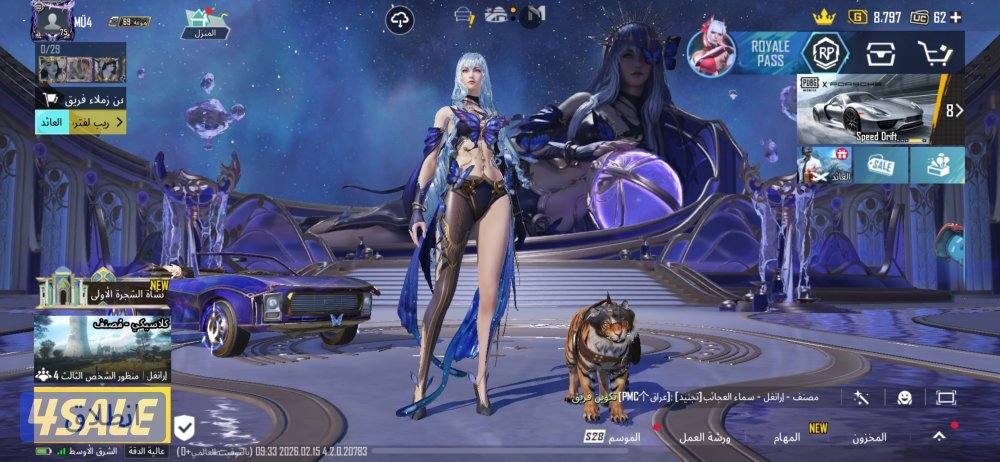Open the SALE offers tile
This screenshot has width=1000, height=462.
pyautogui.click(x=881, y=165)
